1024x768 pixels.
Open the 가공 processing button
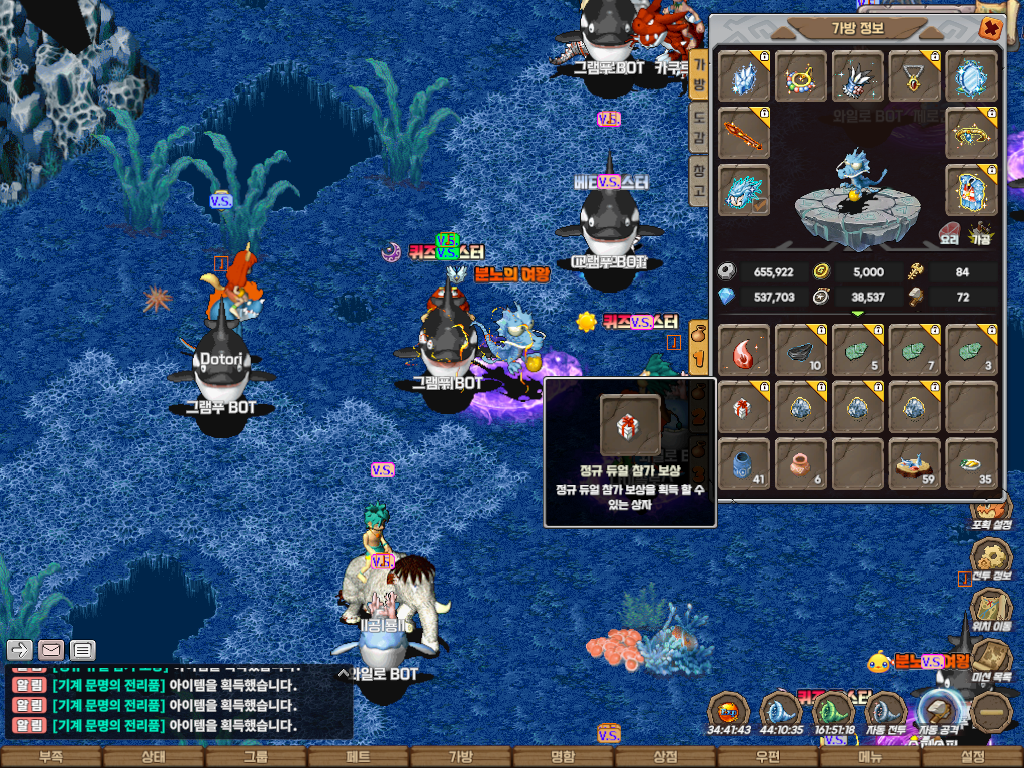pos(979,233)
